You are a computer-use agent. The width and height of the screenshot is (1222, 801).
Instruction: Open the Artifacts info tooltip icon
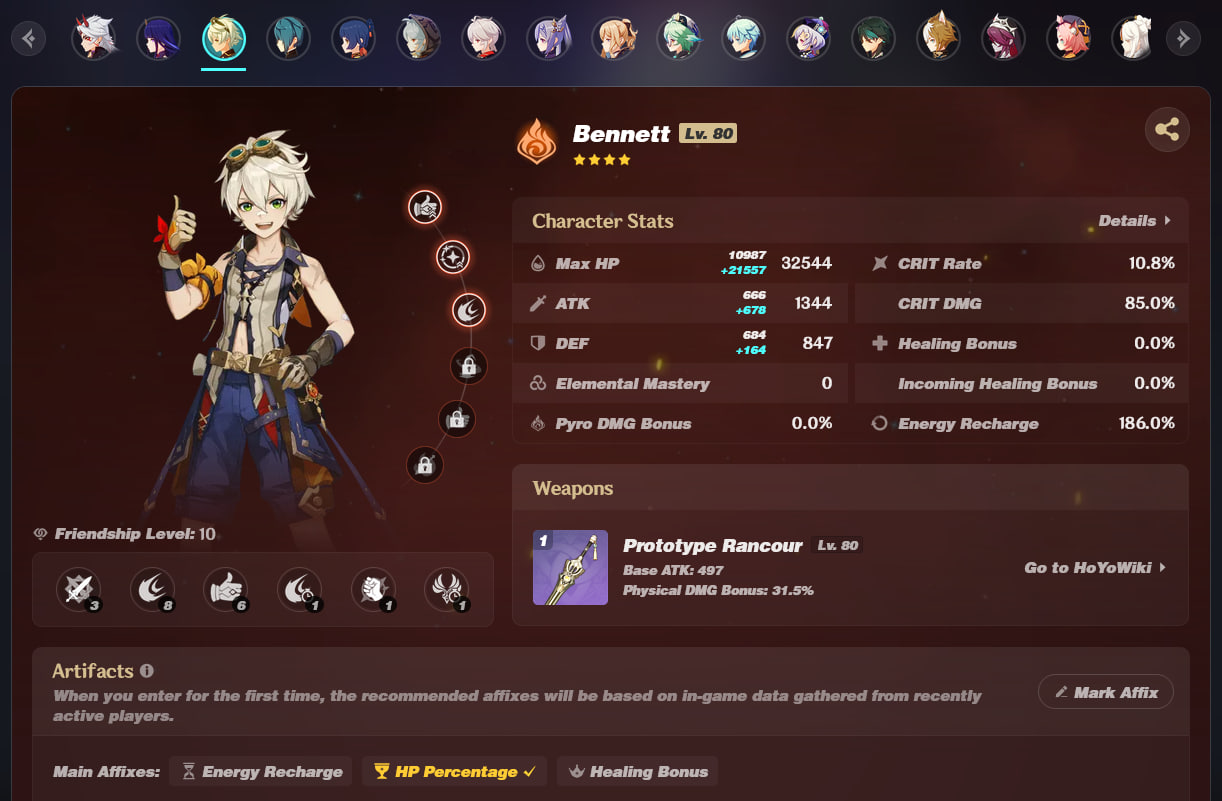[x=147, y=671]
